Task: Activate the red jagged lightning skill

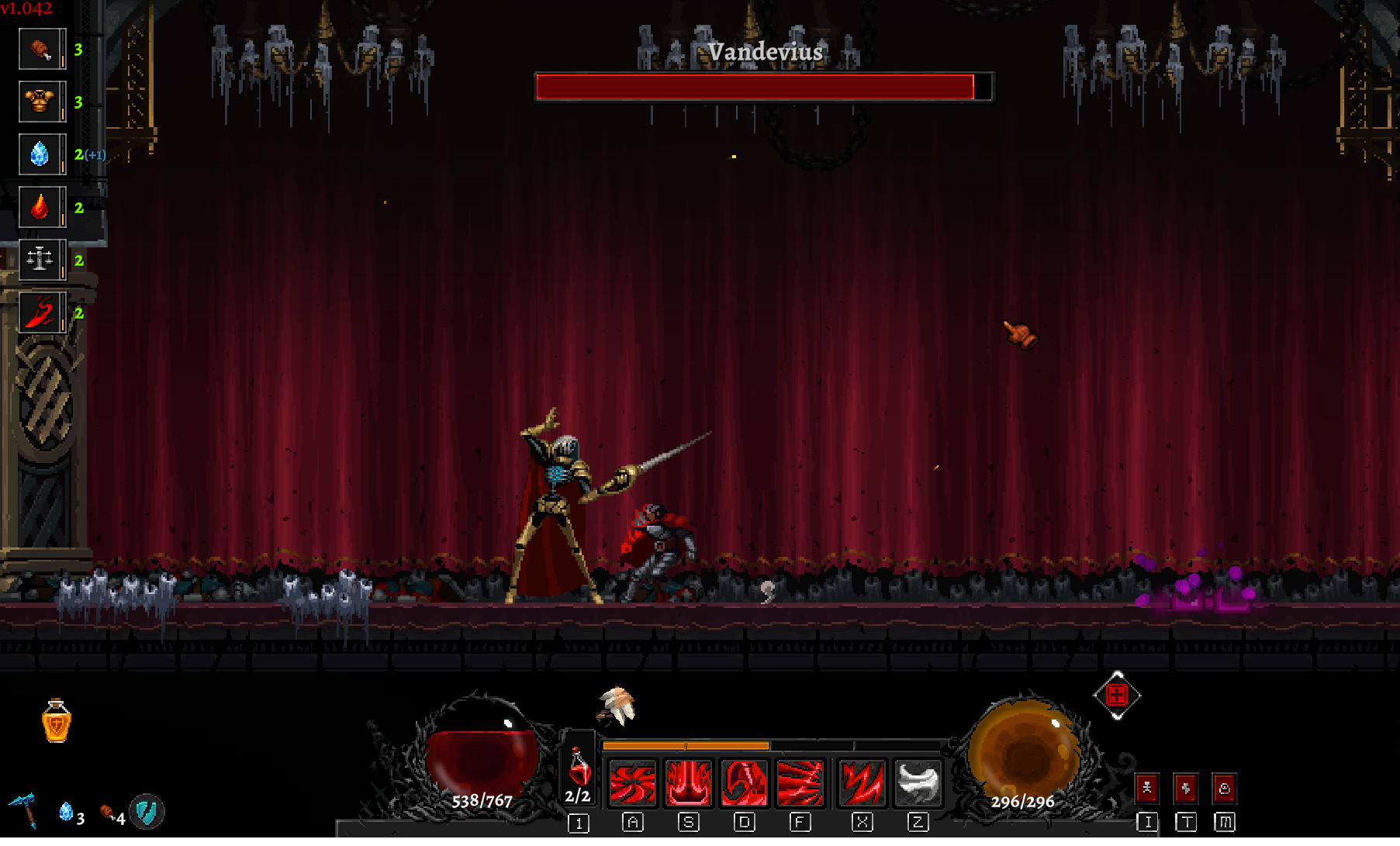Action: click(x=862, y=782)
